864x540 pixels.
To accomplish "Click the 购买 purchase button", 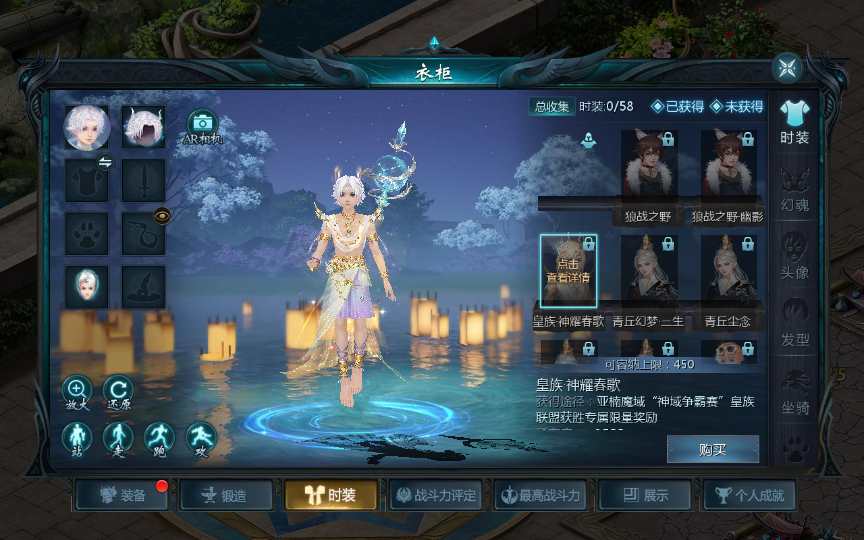I will coord(712,450).
